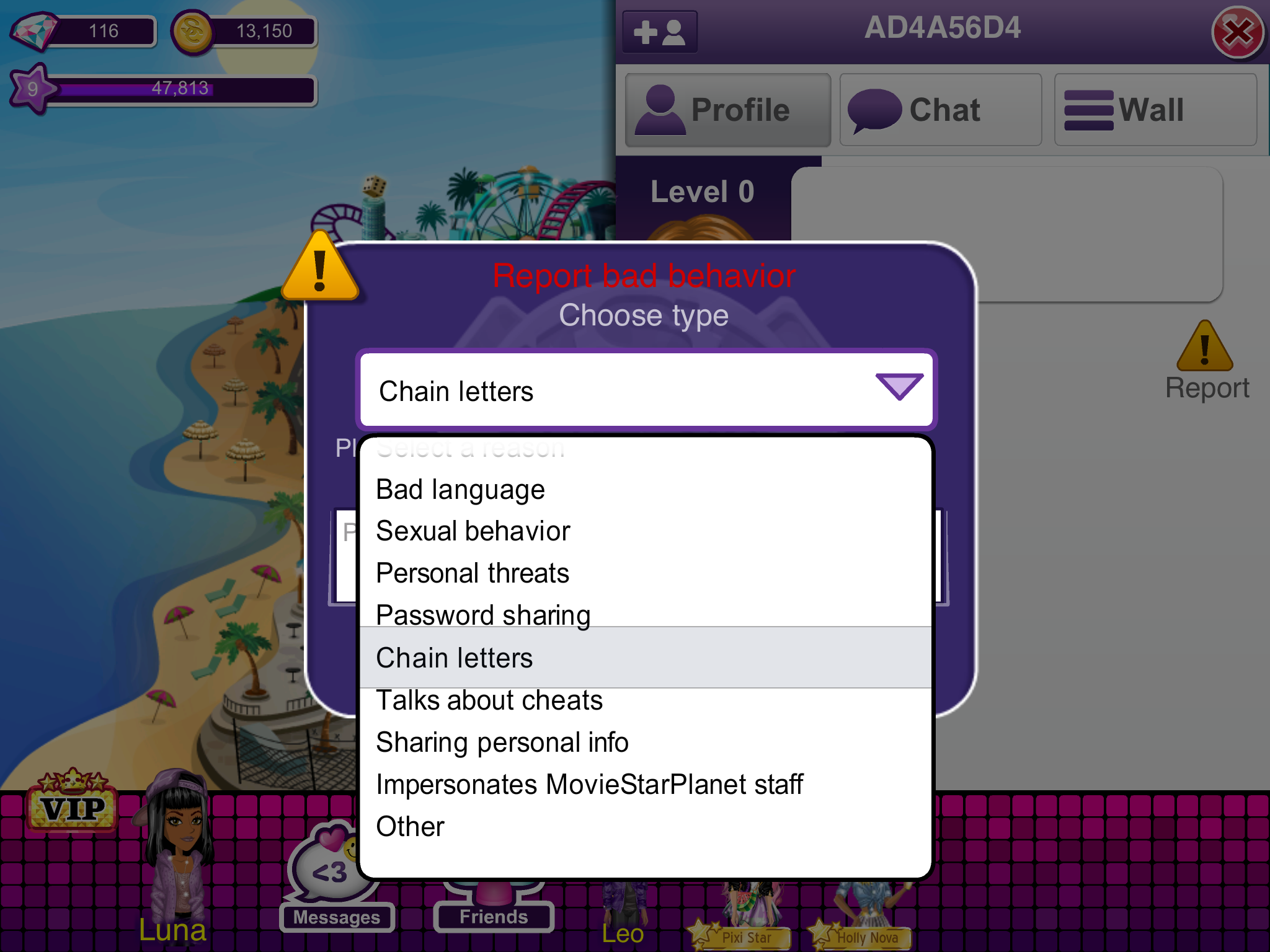Close the AD4A56D4 profile panel
Image resolution: width=1270 pixels, height=952 pixels.
[x=1237, y=32]
